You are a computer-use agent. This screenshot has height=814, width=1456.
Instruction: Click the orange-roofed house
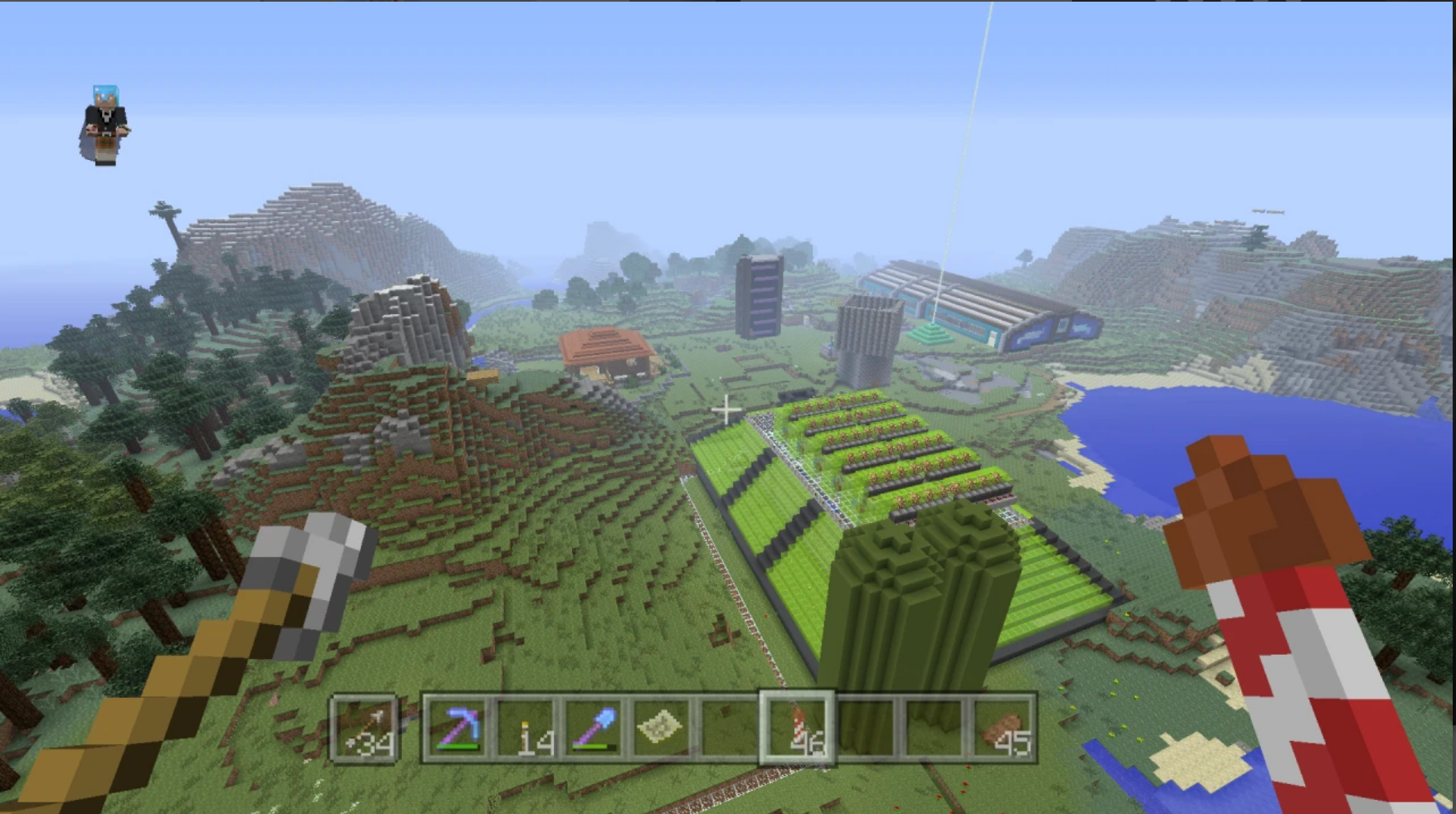click(x=605, y=348)
